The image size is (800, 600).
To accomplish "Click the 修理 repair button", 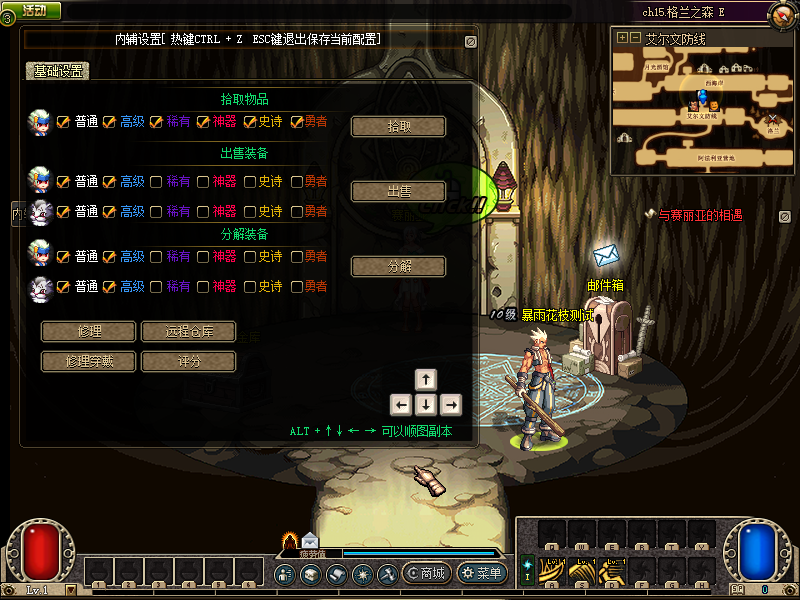I will [88, 332].
